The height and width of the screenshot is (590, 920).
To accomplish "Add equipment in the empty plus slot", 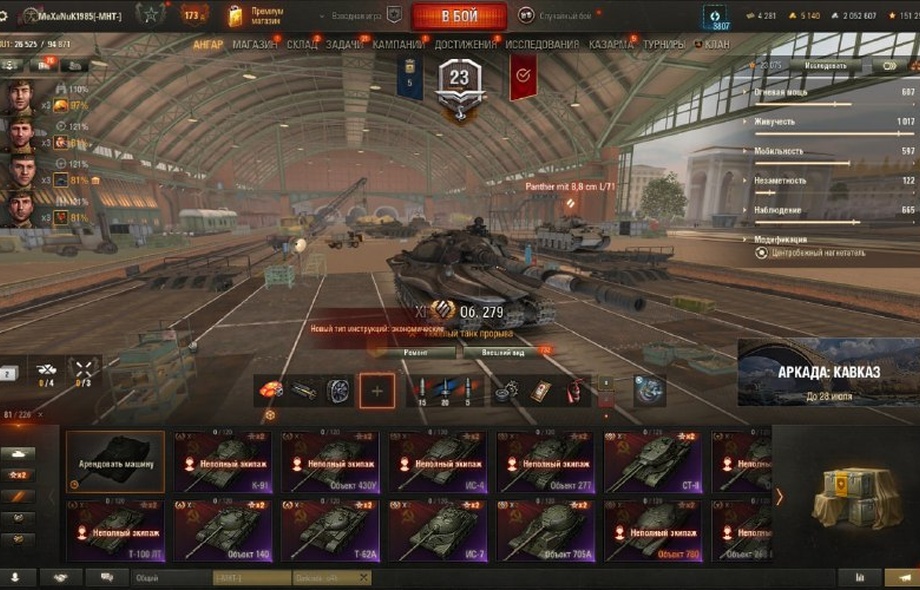I will point(377,391).
